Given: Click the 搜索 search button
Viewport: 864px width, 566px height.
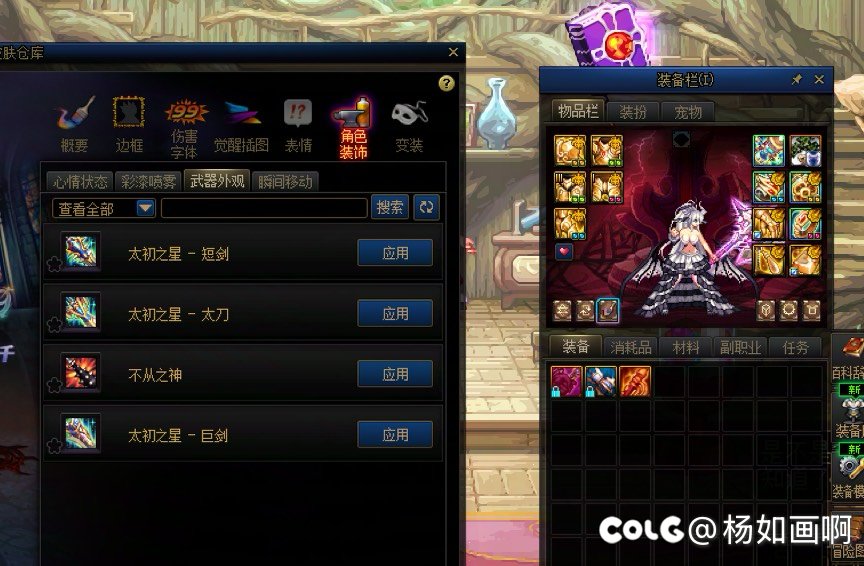Looking at the screenshot, I should point(390,207).
